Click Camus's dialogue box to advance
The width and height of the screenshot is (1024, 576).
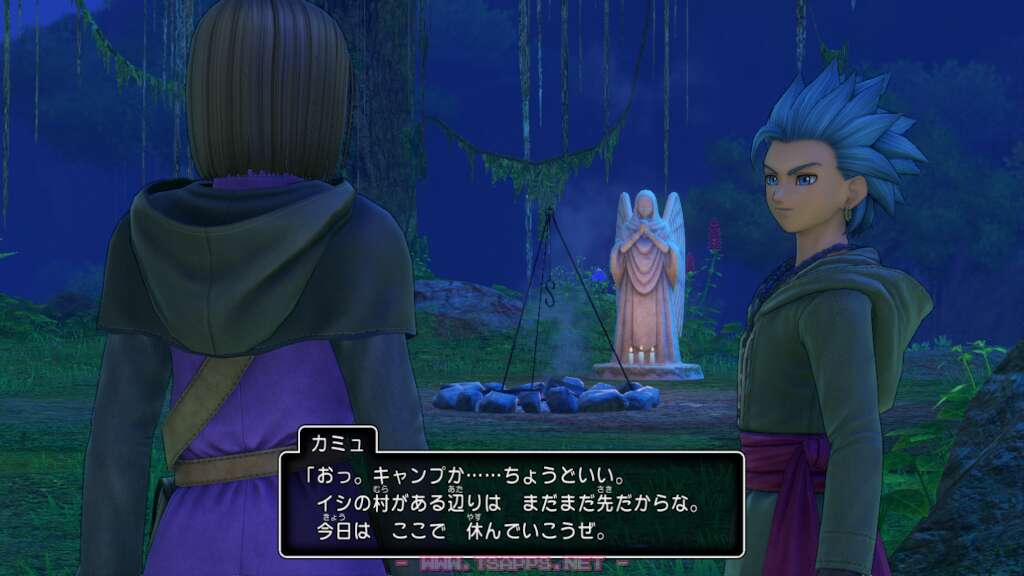511,504
